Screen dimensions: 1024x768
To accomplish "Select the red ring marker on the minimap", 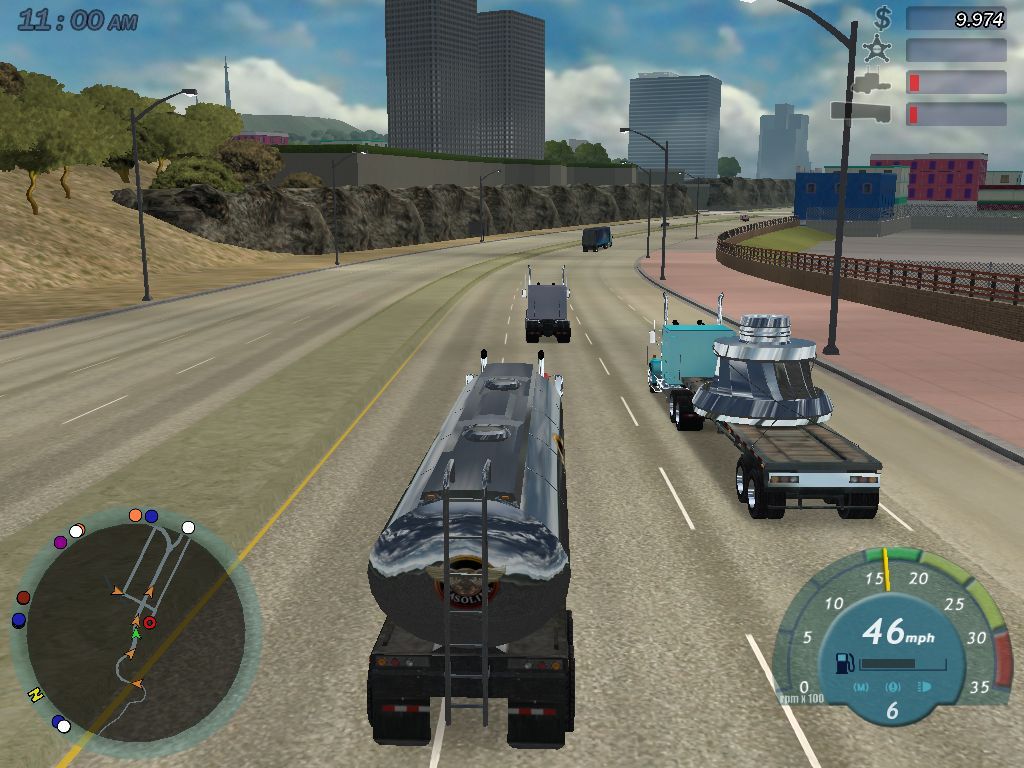I will tap(149, 623).
